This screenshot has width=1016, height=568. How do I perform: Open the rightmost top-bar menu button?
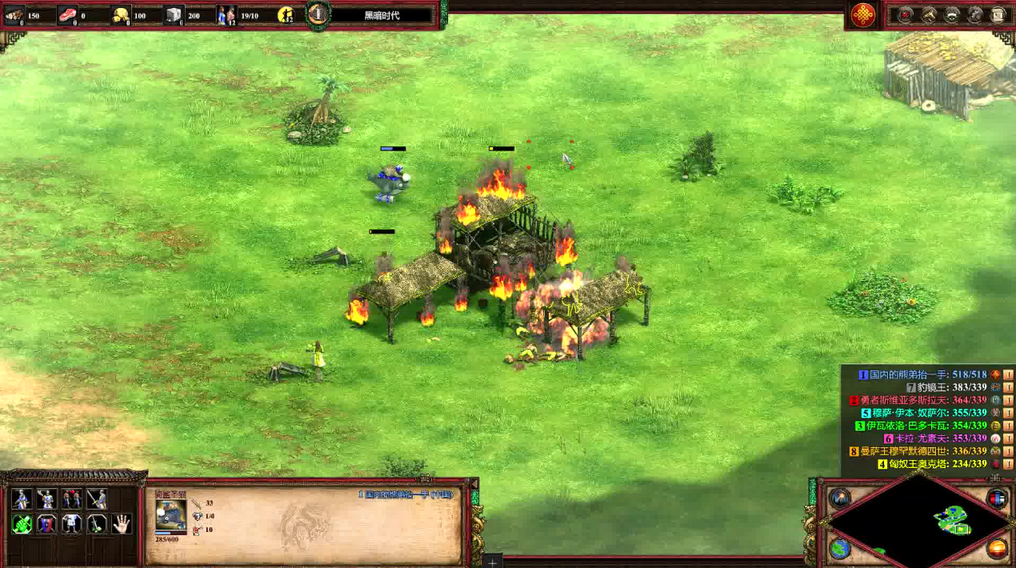click(x=998, y=14)
